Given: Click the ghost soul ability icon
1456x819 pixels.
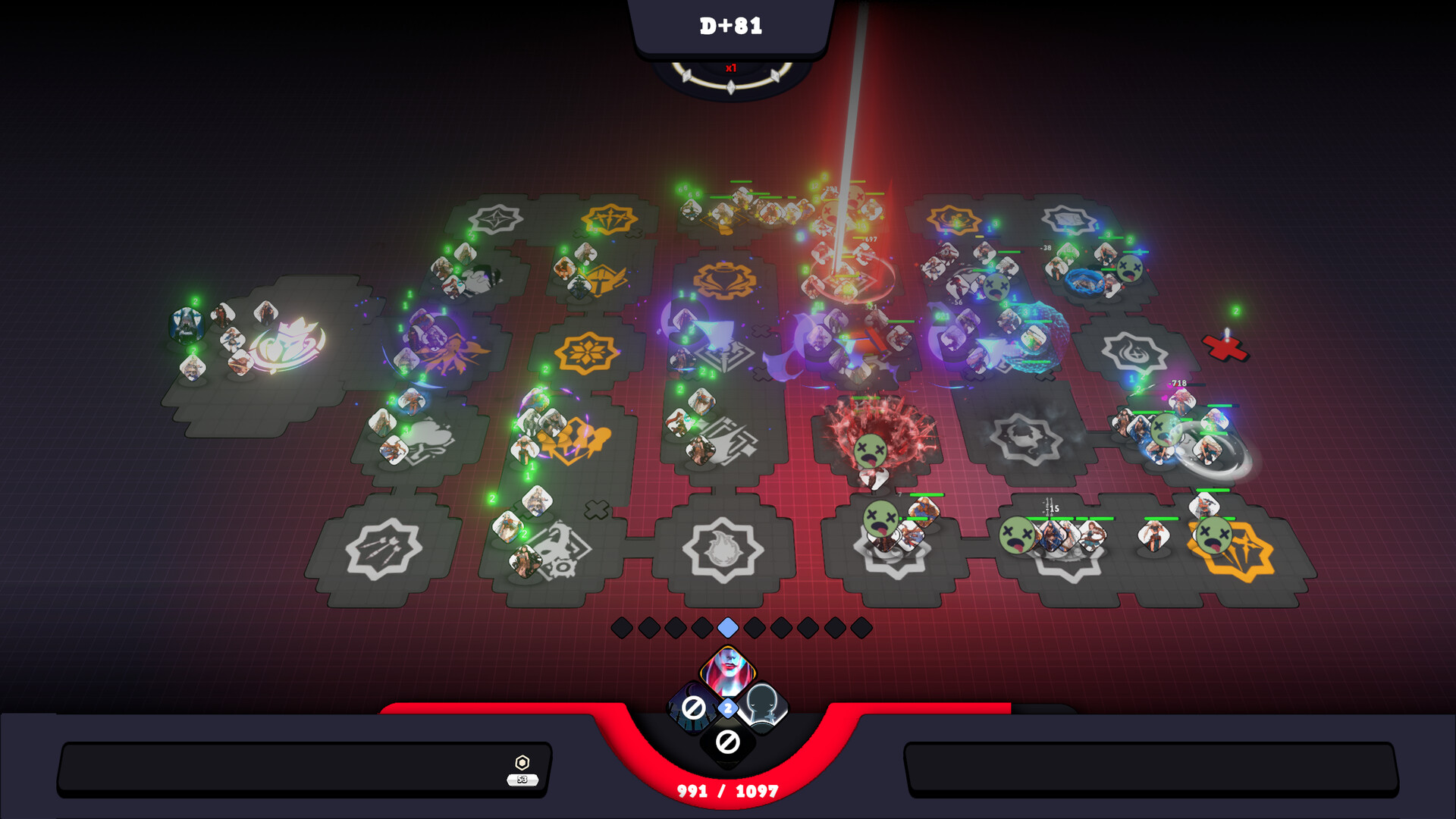Looking at the screenshot, I should [764, 708].
